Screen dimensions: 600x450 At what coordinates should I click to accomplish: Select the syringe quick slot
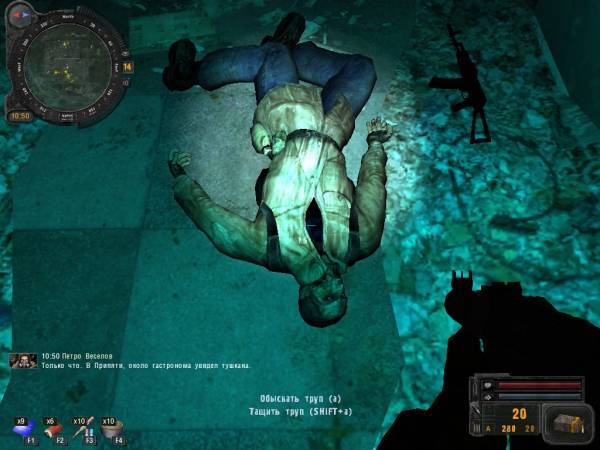pos(82,429)
